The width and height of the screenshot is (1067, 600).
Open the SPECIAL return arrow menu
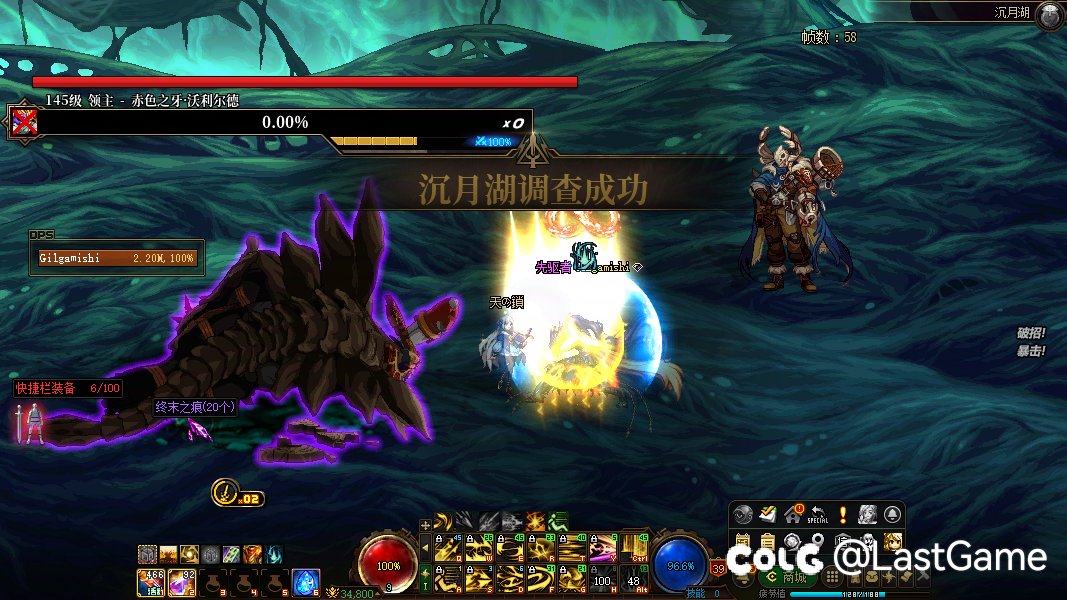(x=818, y=515)
